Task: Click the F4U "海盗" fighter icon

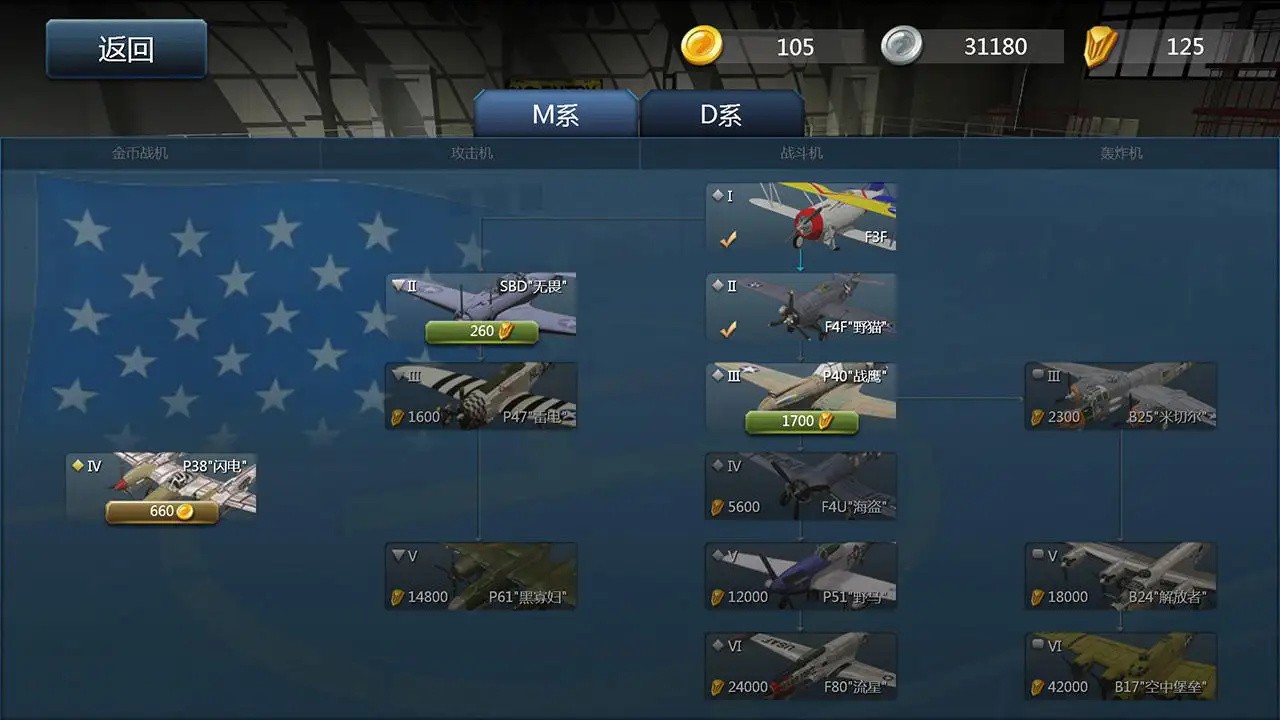Action: pyautogui.click(x=800, y=485)
